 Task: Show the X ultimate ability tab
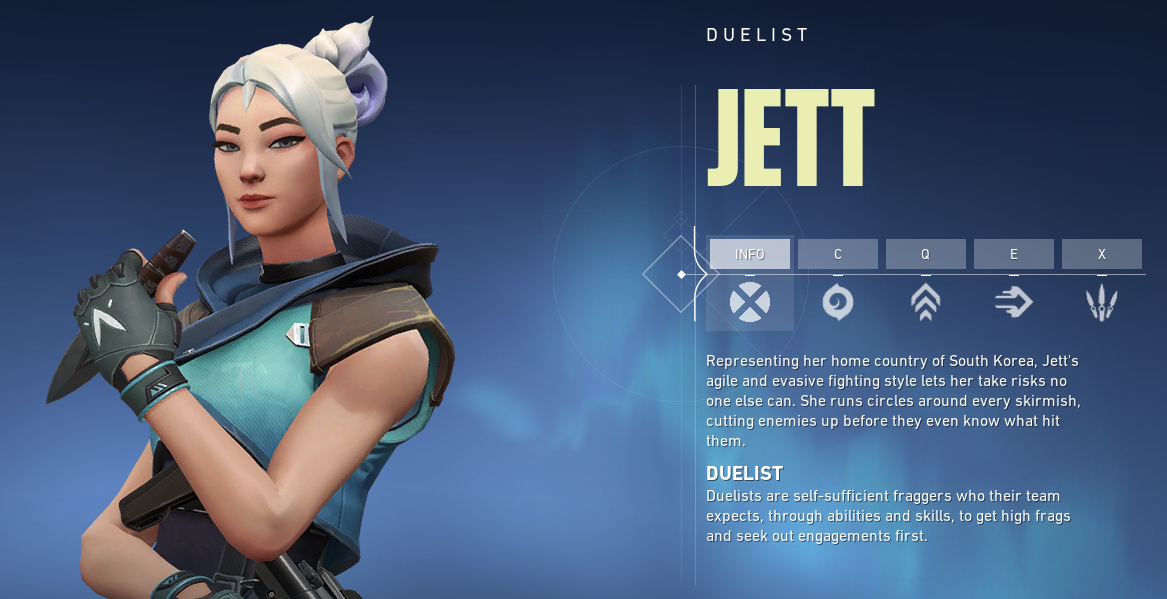tap(1101, 254)
